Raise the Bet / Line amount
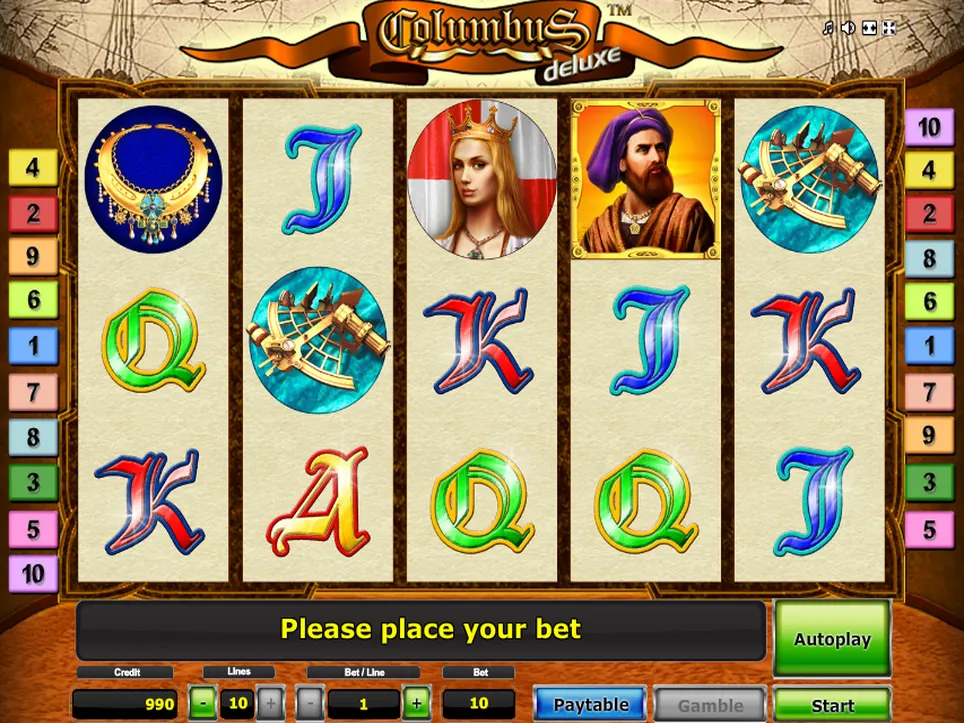This screenshot has height=723, width=964. [417, 703]
